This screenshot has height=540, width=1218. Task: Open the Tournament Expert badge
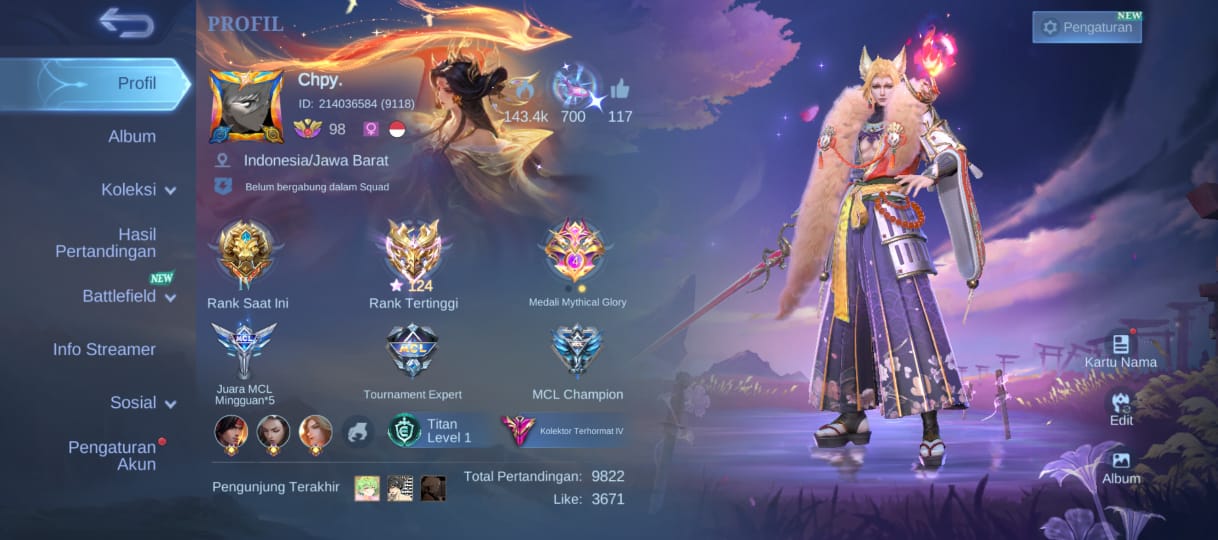pos(412,353)
